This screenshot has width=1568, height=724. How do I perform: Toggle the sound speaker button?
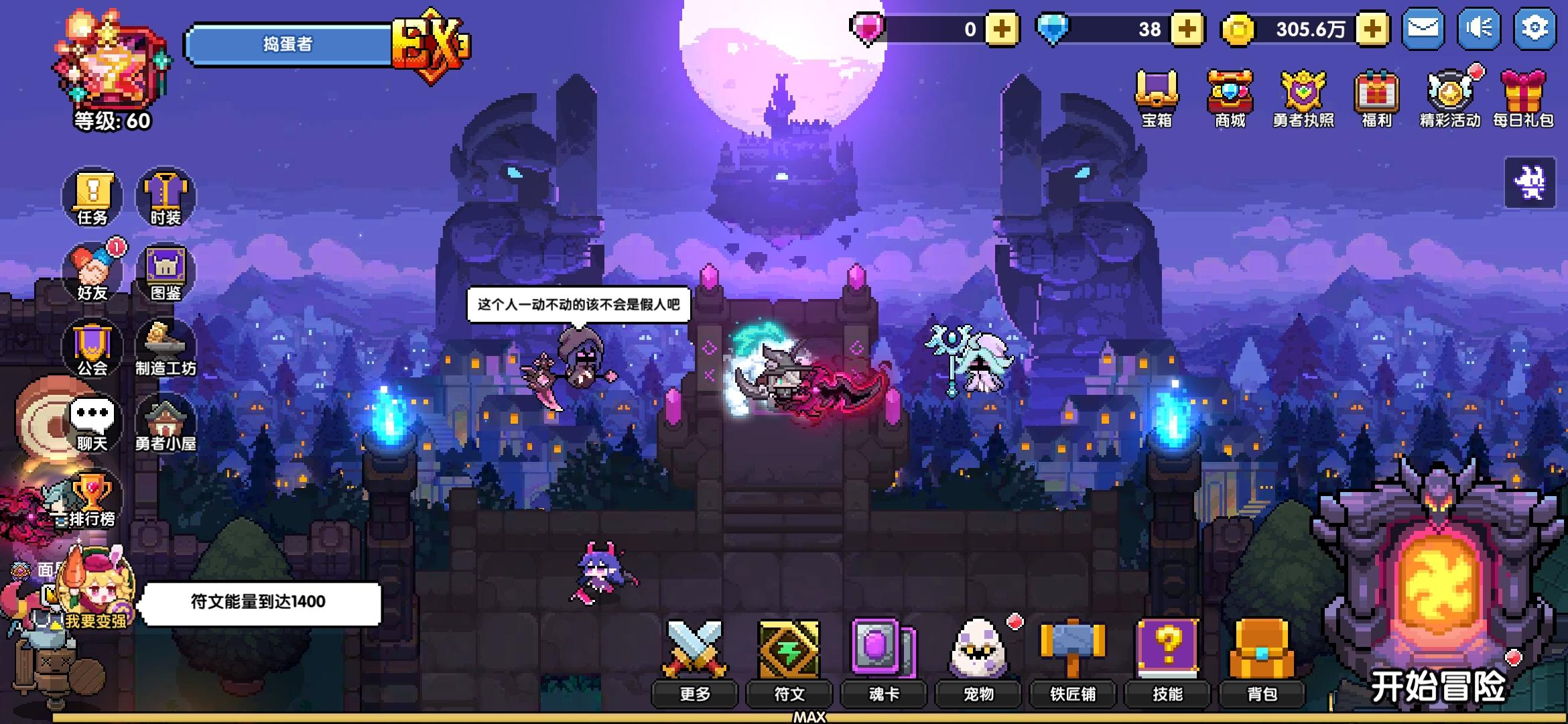[1479, 28]
